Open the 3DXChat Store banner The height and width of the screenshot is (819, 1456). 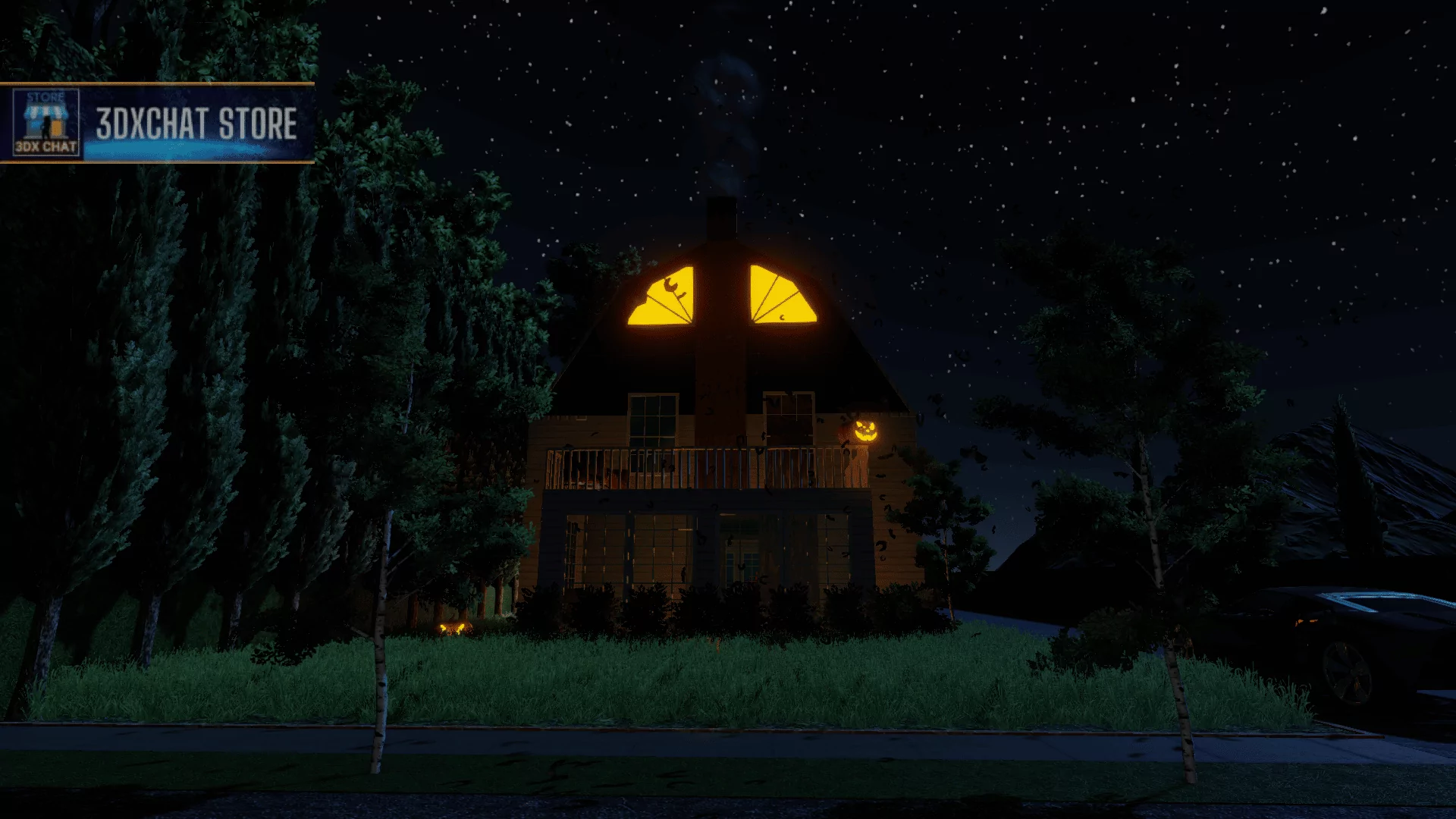pos(157,123)
